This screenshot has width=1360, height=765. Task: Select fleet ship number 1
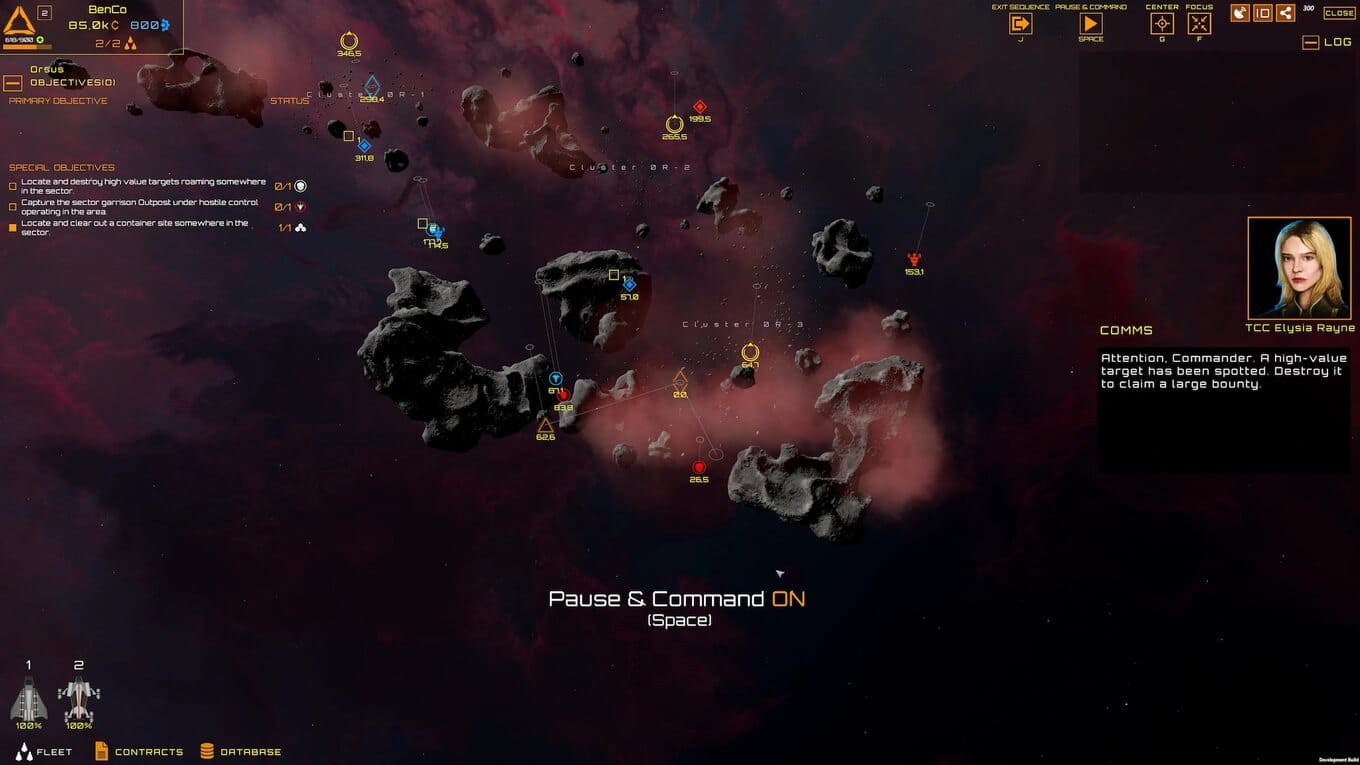click(x=29, y=698)
